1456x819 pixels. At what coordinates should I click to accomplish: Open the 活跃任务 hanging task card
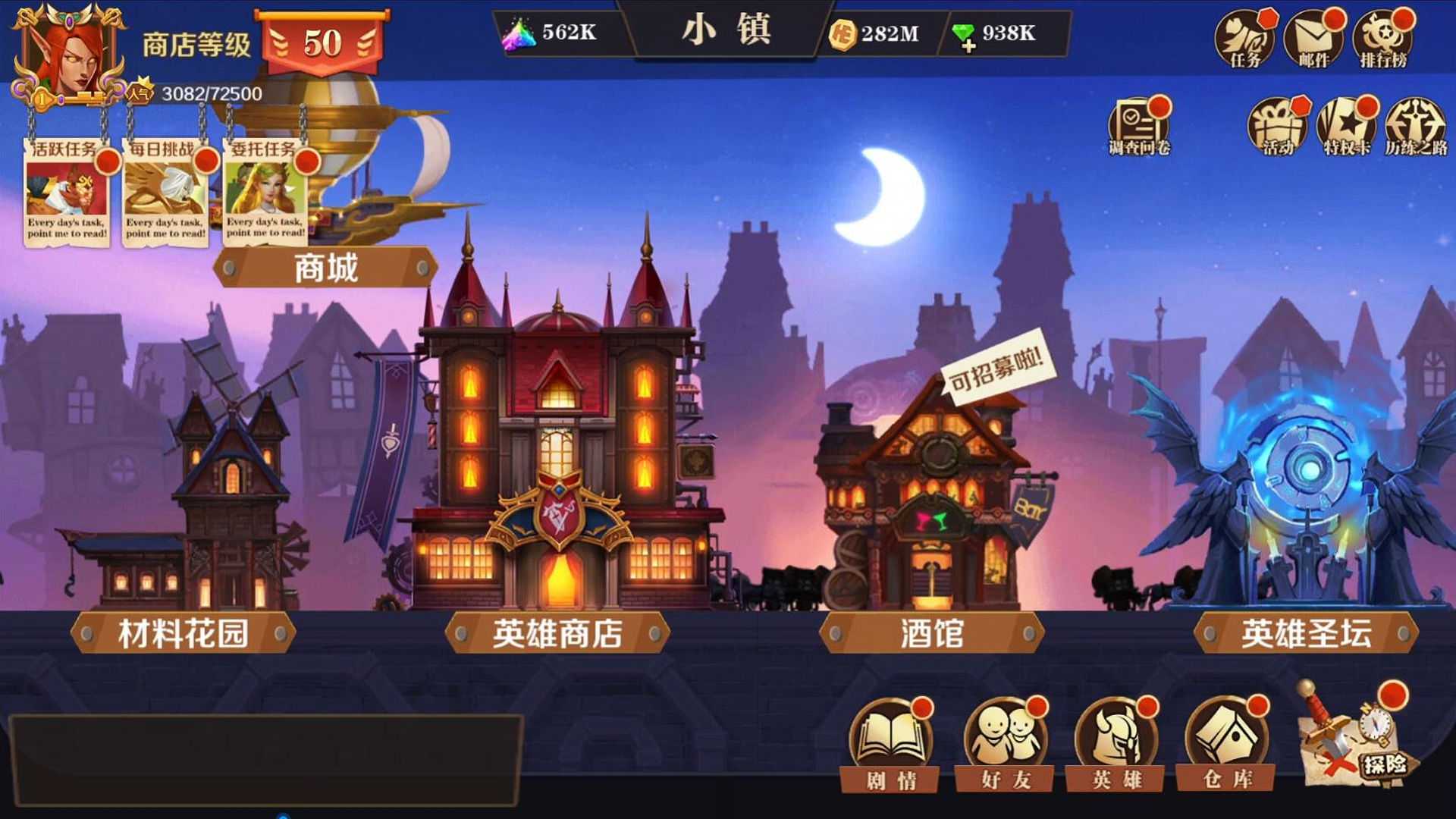pos(67,193)
